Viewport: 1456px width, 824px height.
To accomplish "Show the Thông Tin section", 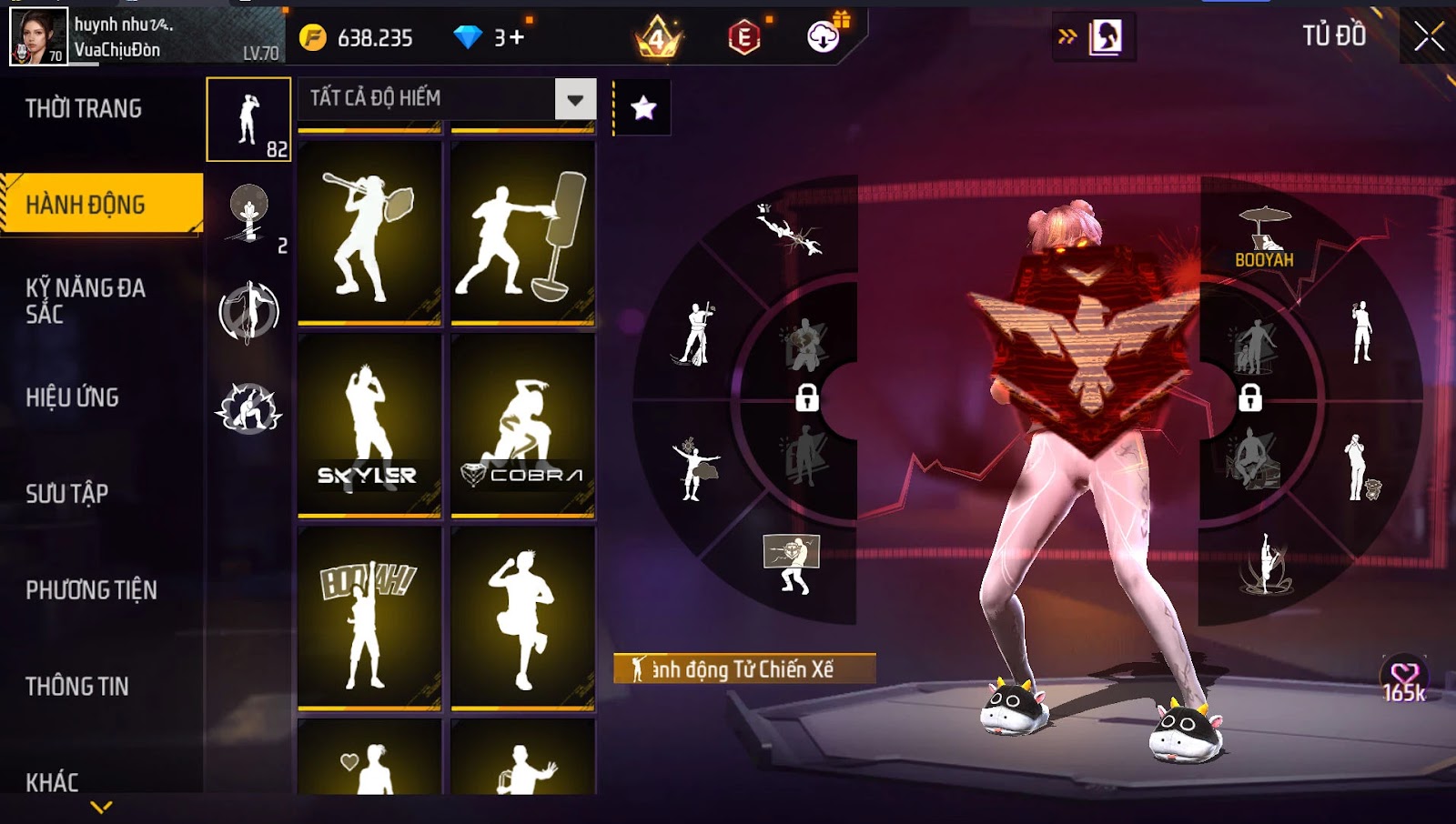I will [77, 687].
